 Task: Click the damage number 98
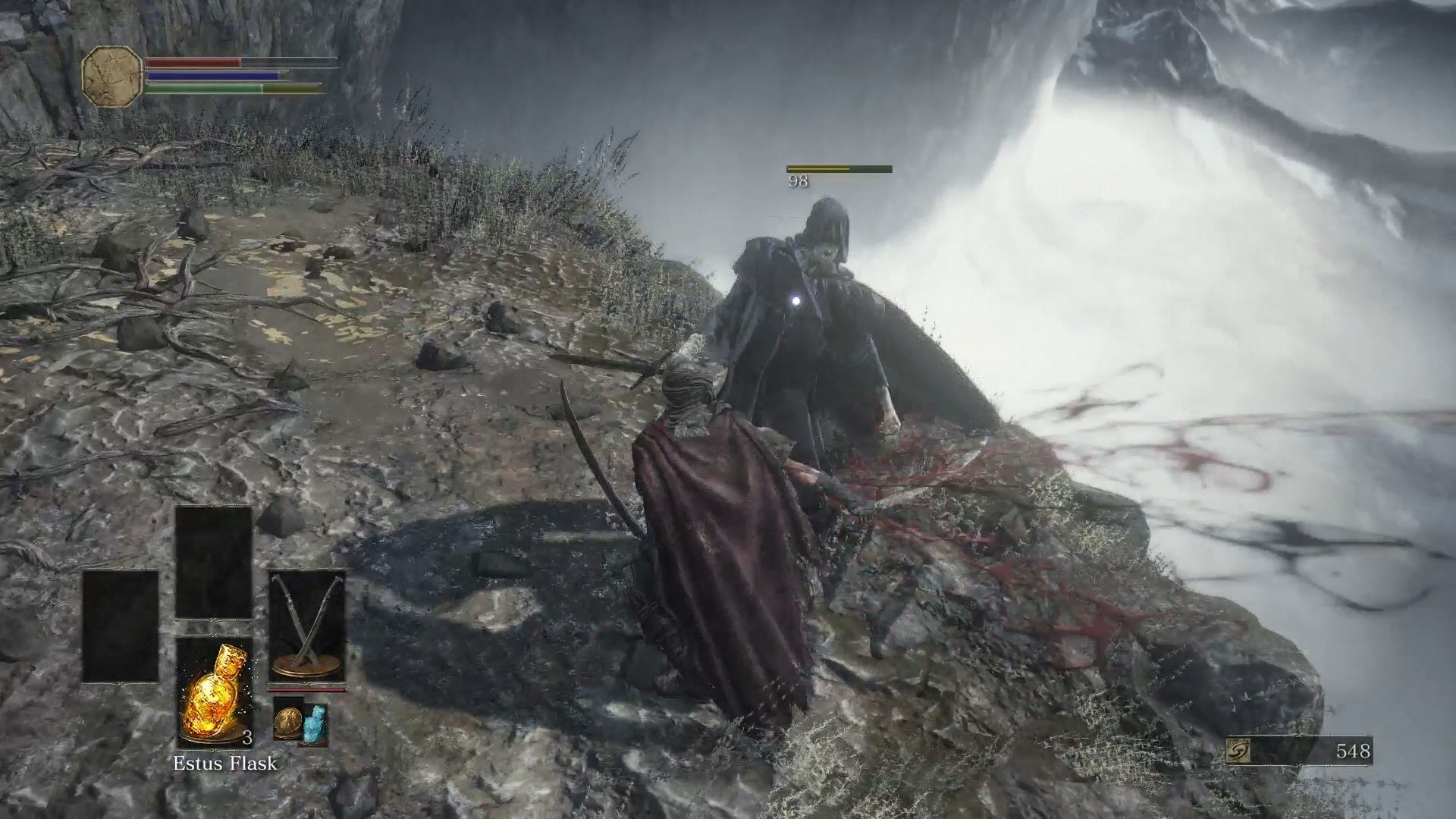pos(796,182)
